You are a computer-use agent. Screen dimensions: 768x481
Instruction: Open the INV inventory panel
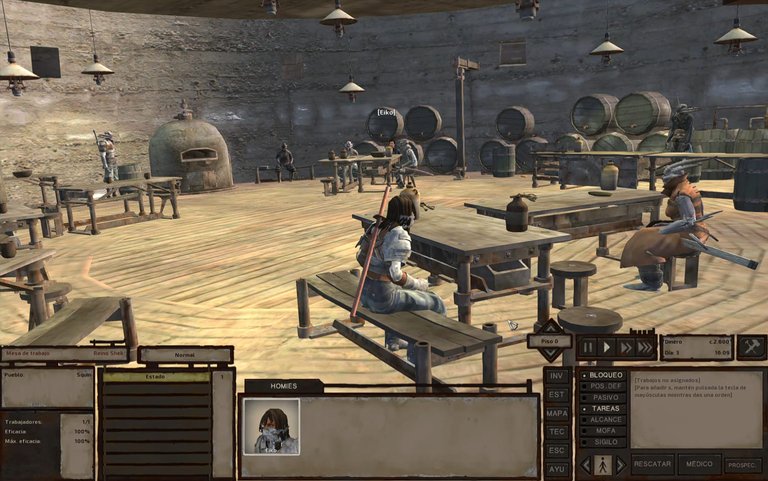click(x=557, y=377)
